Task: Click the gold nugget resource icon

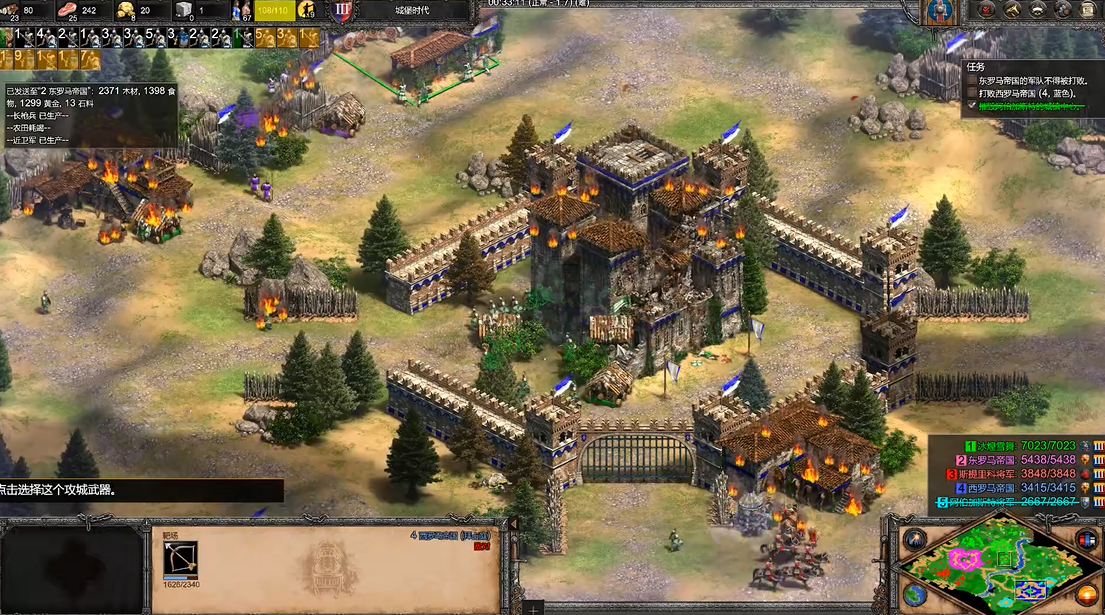Action: click(x=127, y=10)
